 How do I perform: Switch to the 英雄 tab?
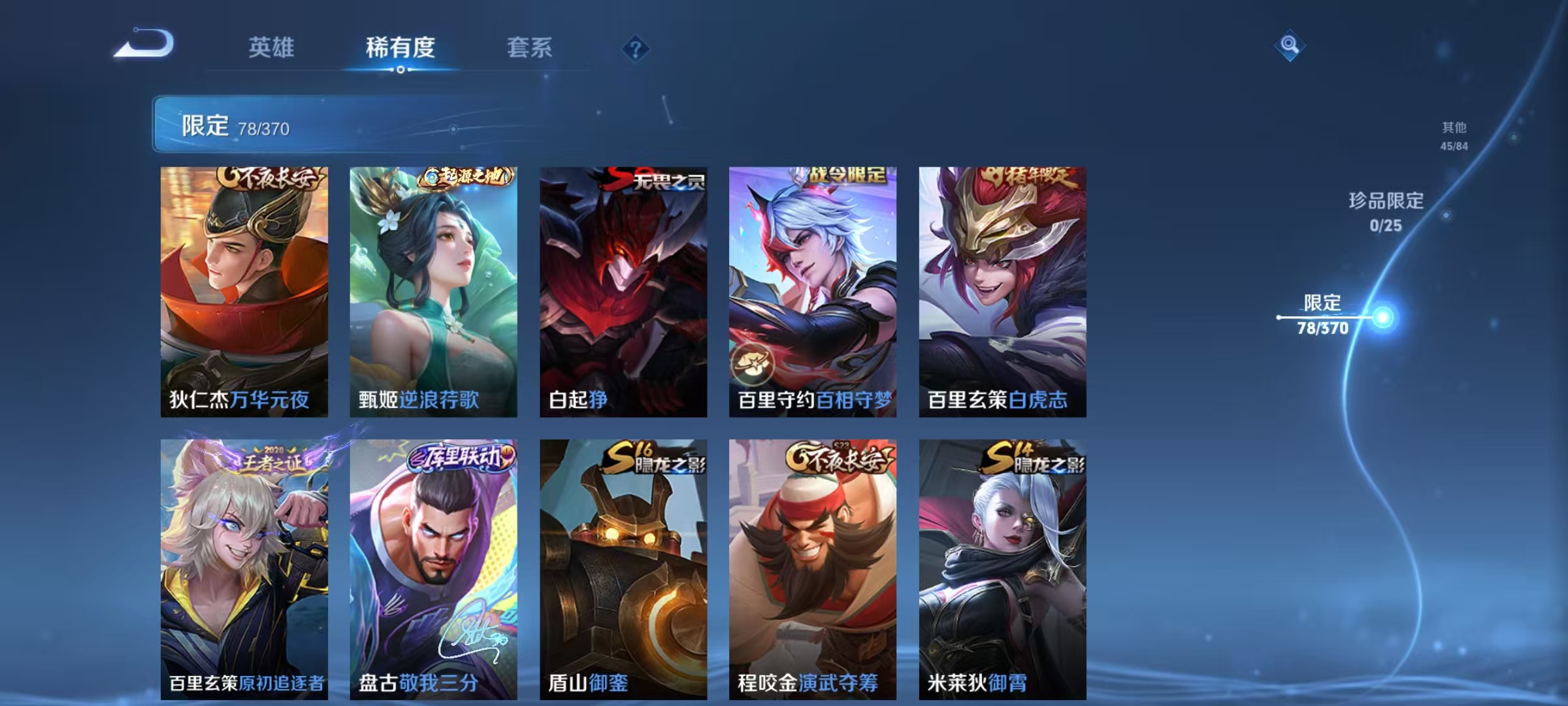point(272,48)
